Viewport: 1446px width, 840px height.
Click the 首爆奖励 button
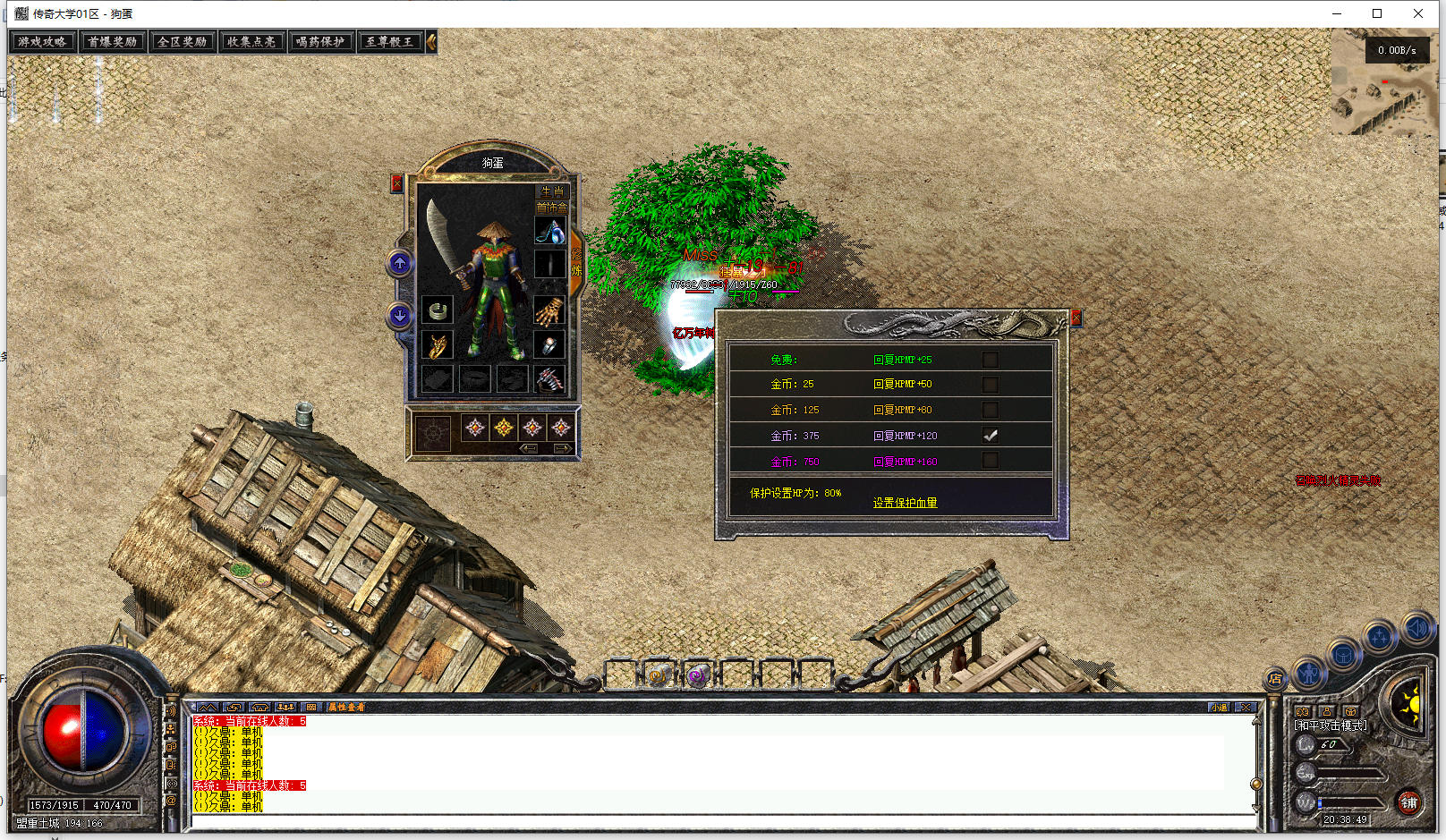[x=112, y=42]
